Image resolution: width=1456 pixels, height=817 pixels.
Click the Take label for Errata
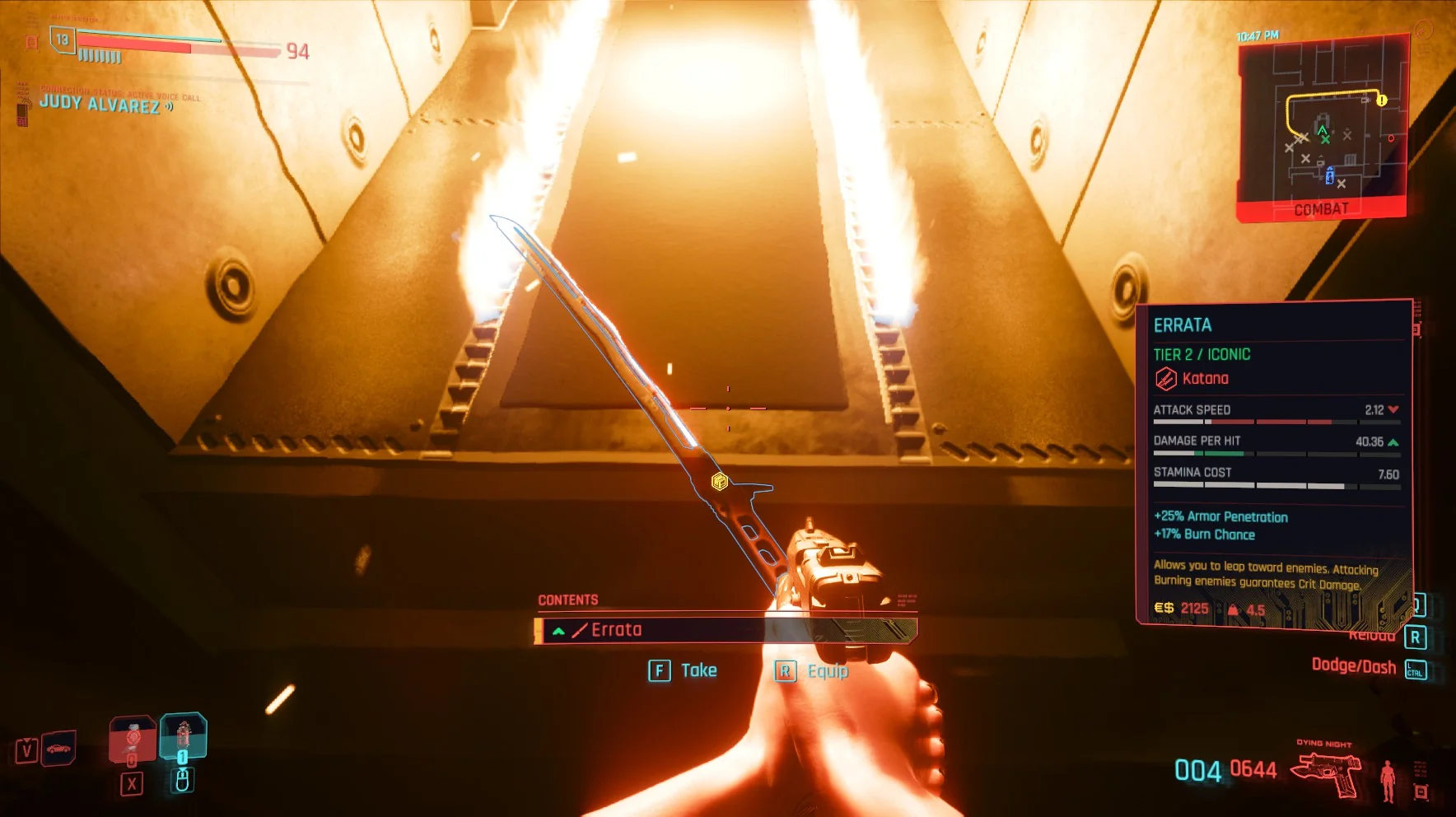pos(698,670)
